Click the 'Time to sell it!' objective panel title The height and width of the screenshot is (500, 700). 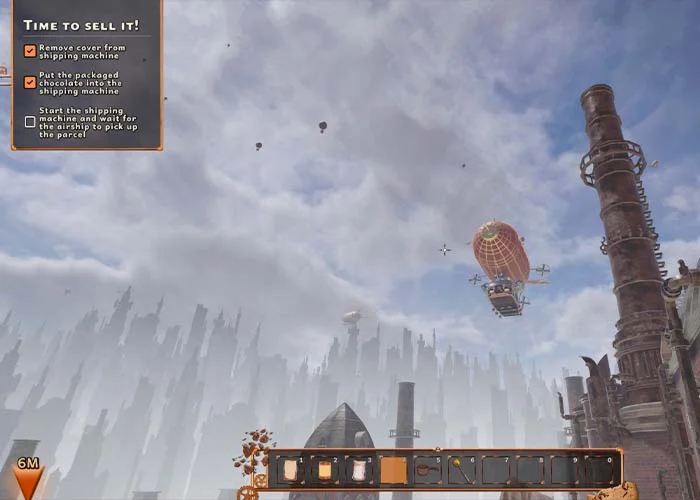[81, 24]
